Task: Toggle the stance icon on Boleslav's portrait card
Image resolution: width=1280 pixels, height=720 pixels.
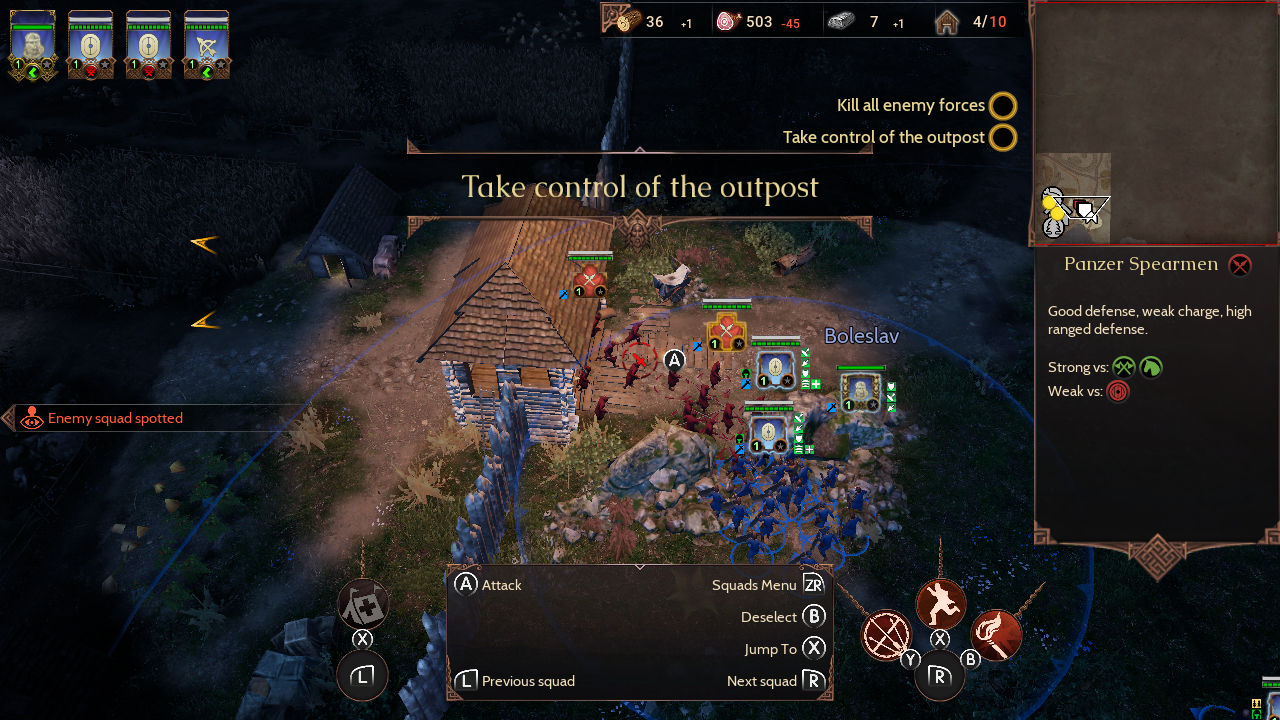Action: tap(34, 72)
